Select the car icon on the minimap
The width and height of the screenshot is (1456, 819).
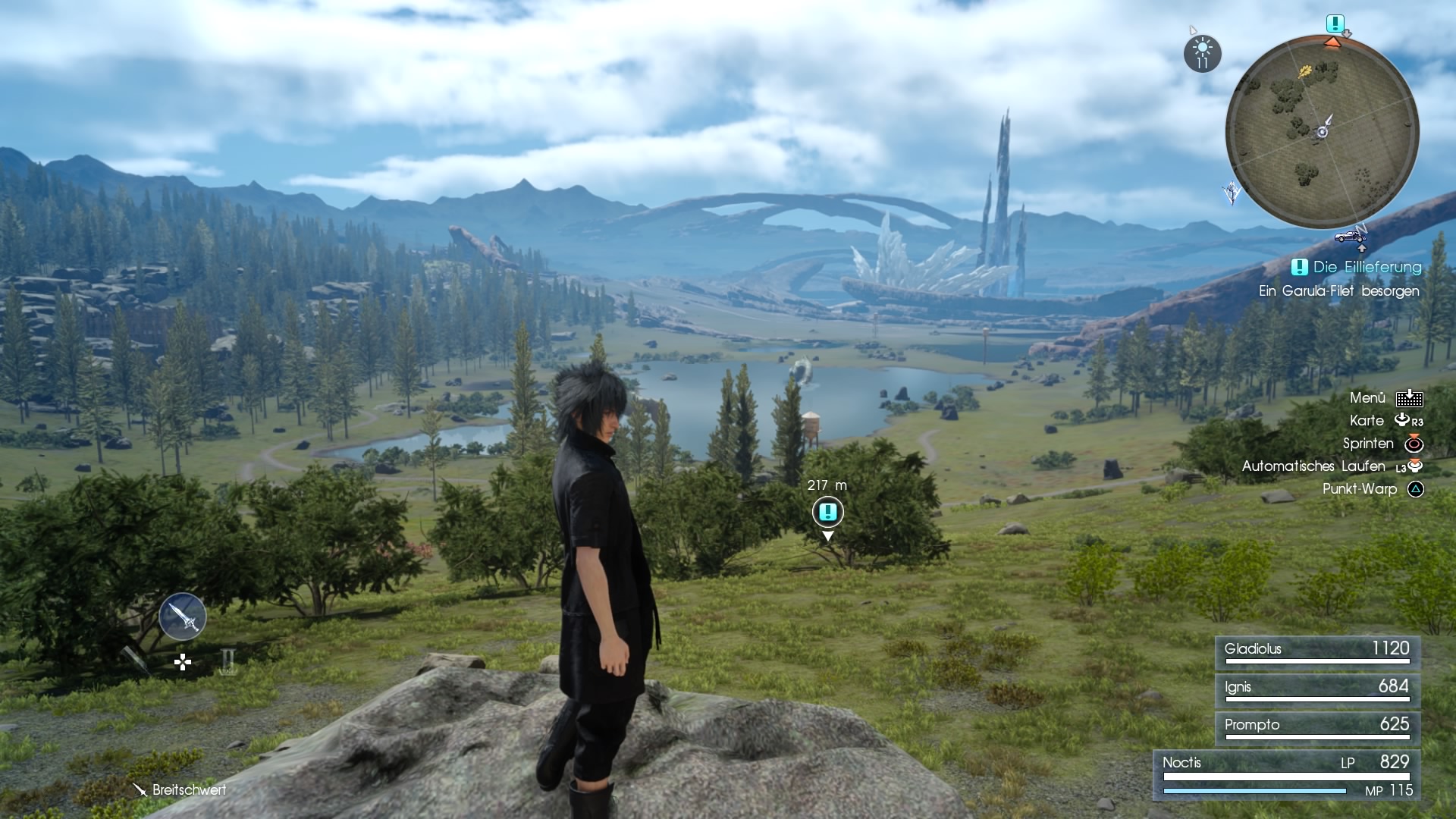click(x=1348, y=237)
